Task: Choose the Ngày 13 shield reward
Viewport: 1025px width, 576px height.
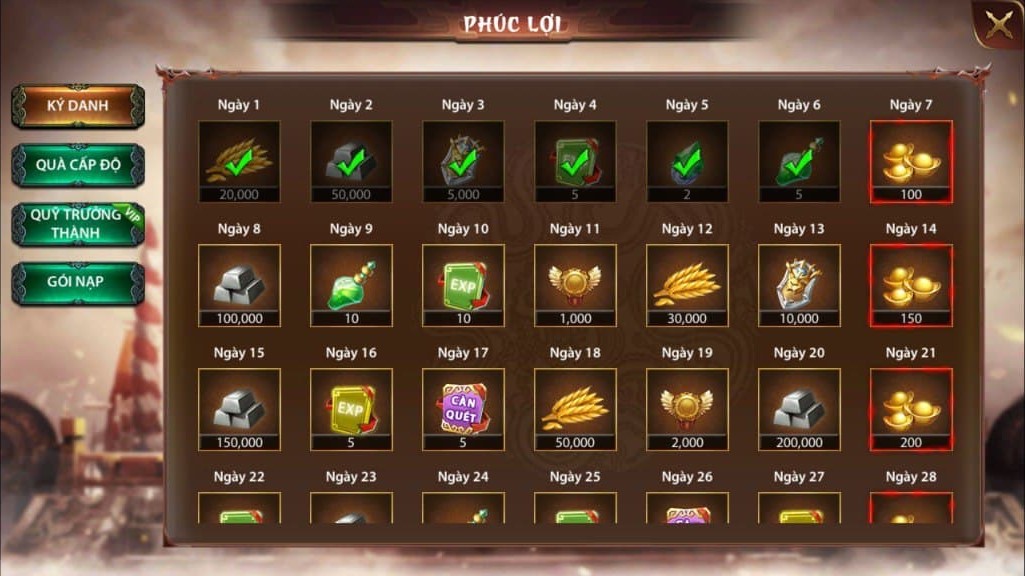Action: [x=799, y=285]
